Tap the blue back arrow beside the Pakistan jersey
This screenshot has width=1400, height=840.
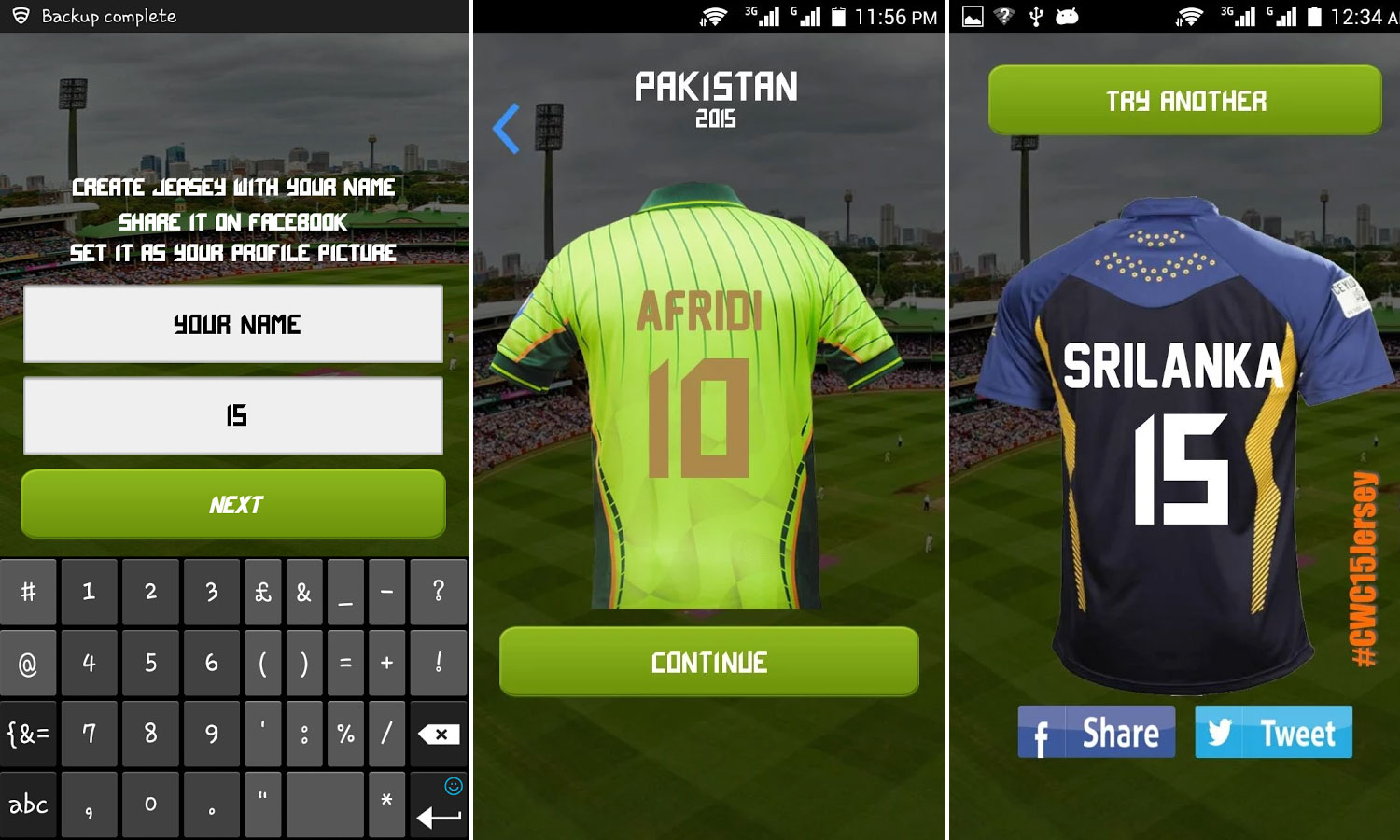tap(505, 128)
